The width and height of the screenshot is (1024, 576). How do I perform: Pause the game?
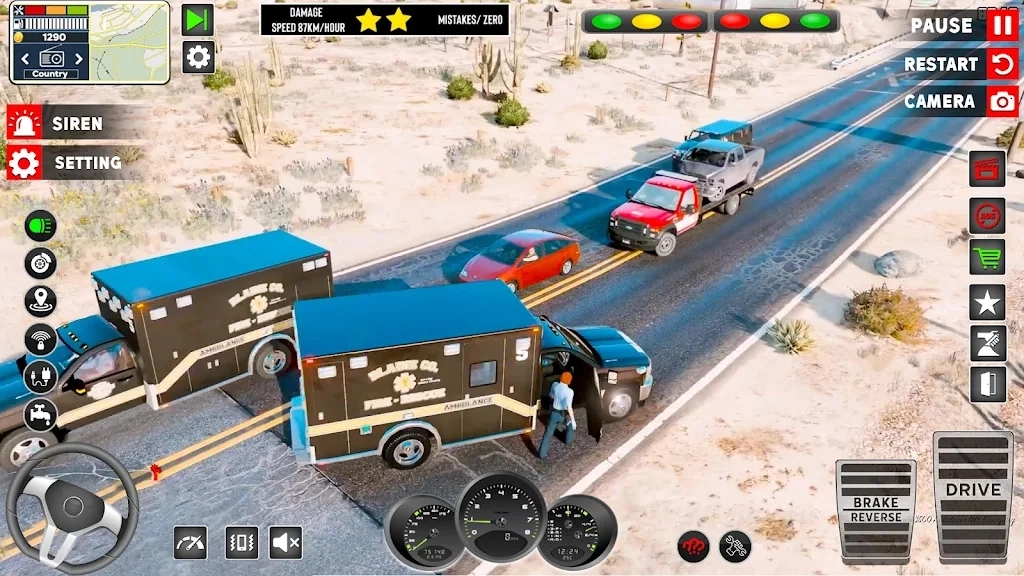pyautogui.click(x=1002, y=25)
